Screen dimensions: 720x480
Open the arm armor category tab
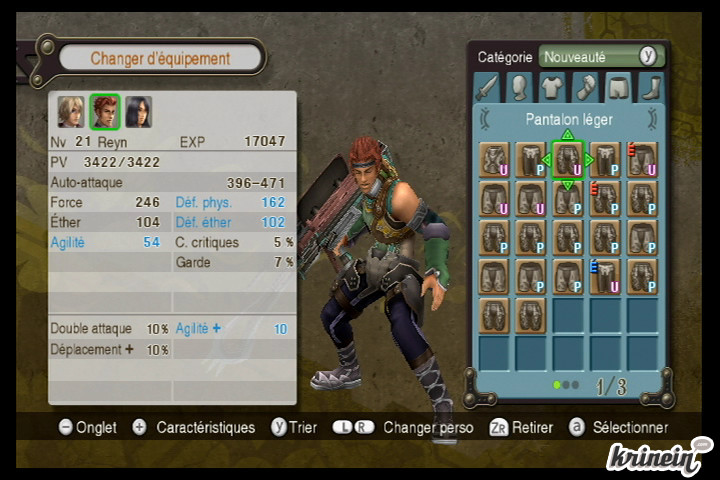point(585,88)
